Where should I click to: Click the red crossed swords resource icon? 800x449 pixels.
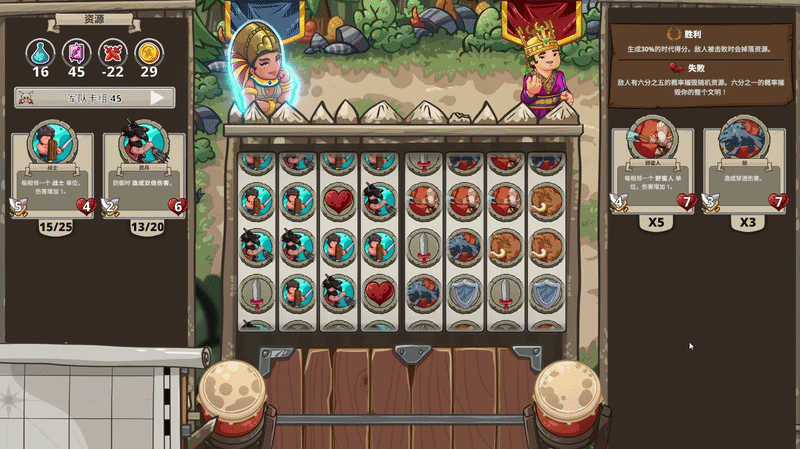pos(112,51)
